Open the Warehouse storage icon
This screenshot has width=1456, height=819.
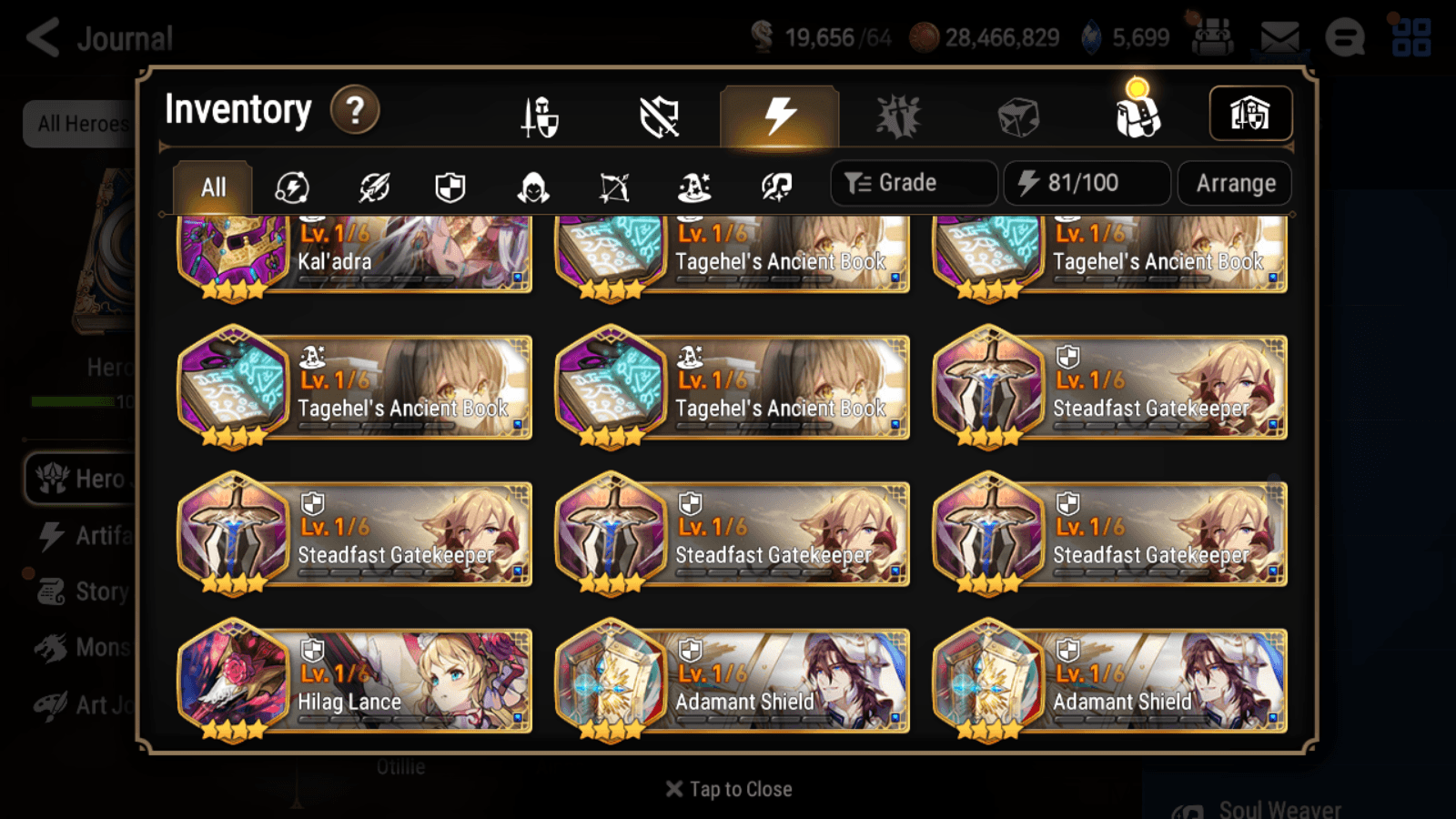tap(1250, 113)
